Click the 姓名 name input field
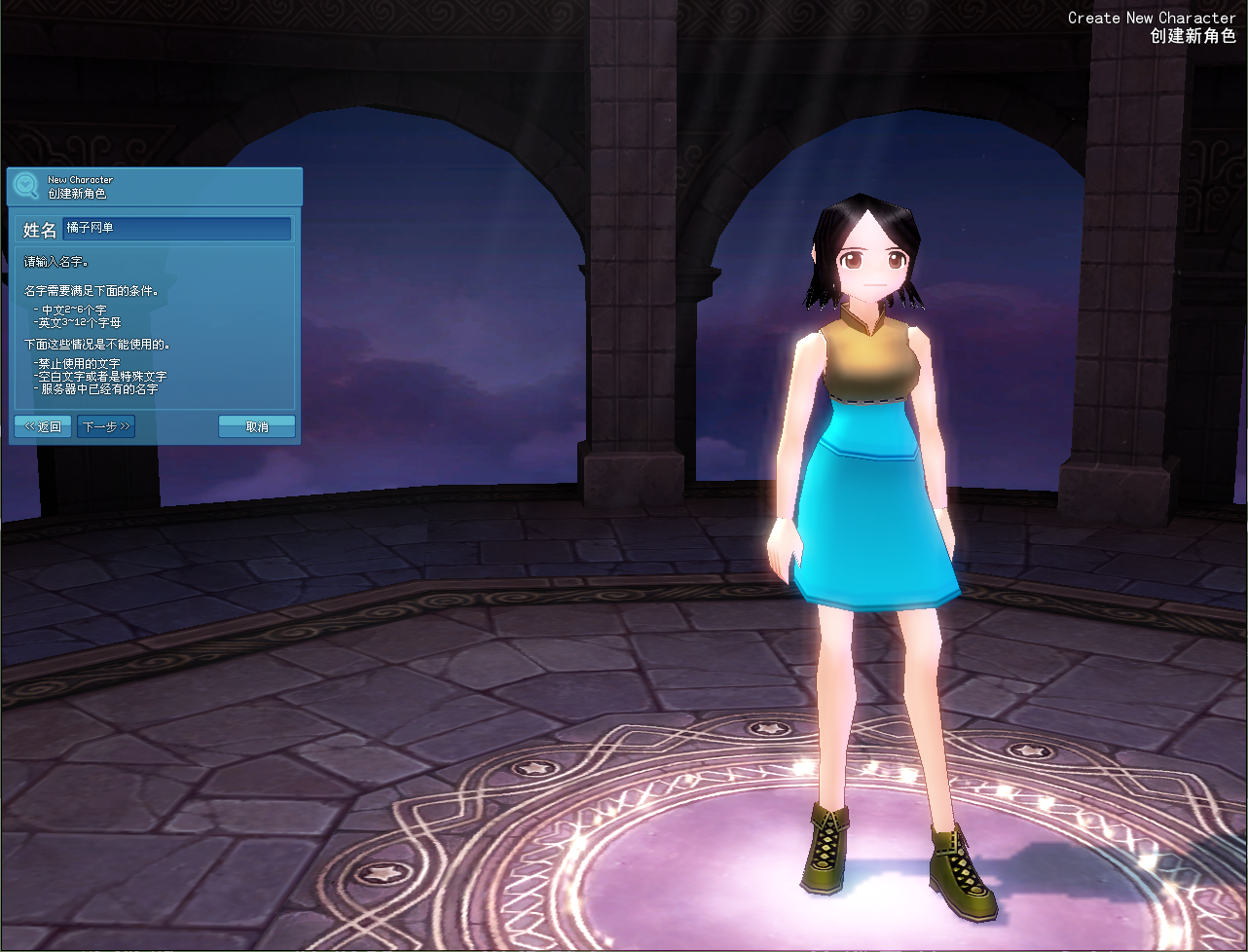Viewport: 1248px width, 952px height. pos(176,229)
